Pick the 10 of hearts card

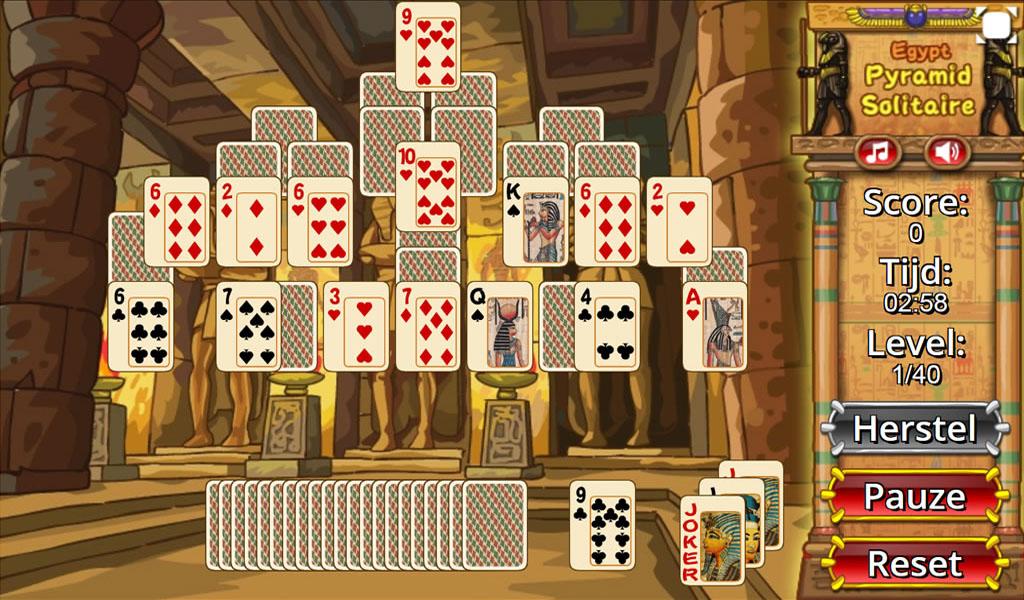click(428, 185)
